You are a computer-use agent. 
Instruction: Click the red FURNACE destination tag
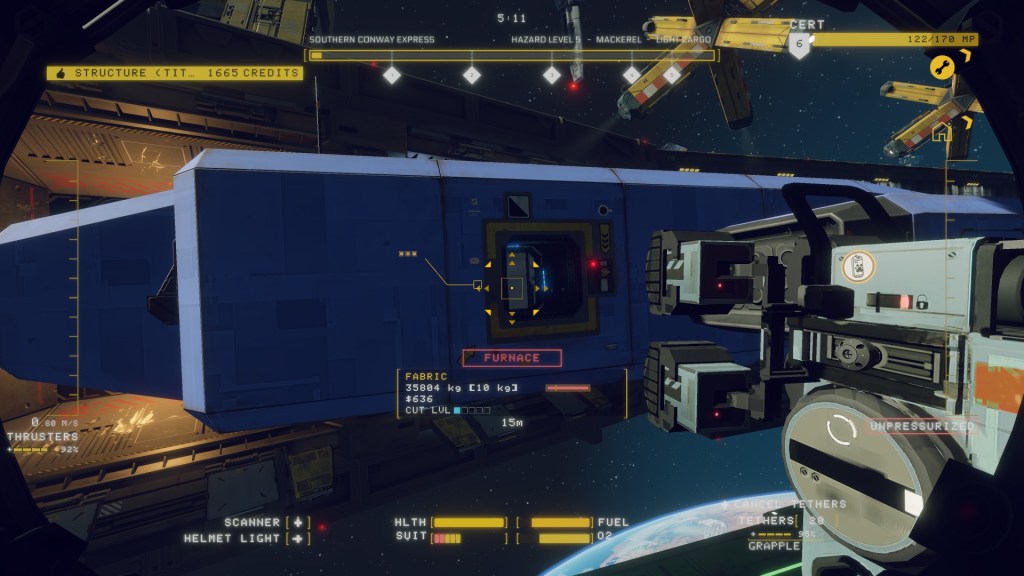coord(512,357)
